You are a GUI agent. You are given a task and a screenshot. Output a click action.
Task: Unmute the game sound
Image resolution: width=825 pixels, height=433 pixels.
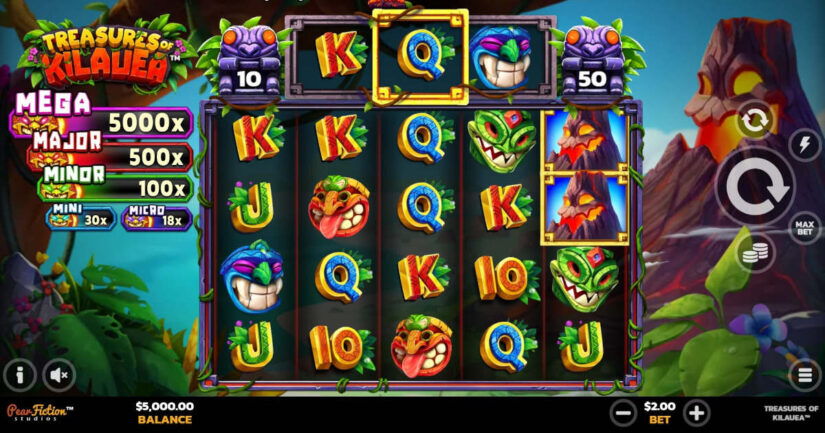(x=59, y=375)
